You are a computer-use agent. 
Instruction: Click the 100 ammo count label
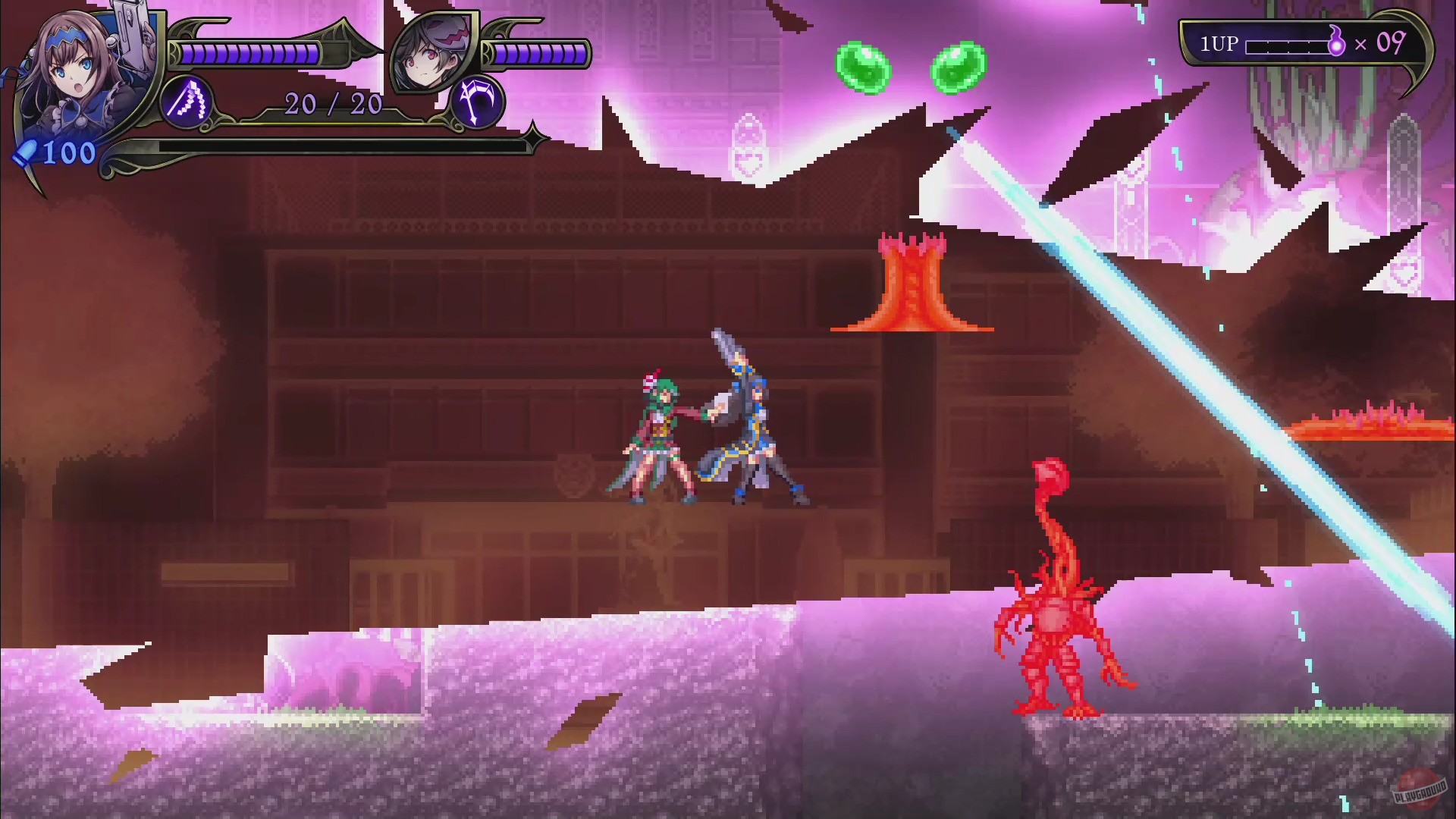click(68, 153)
